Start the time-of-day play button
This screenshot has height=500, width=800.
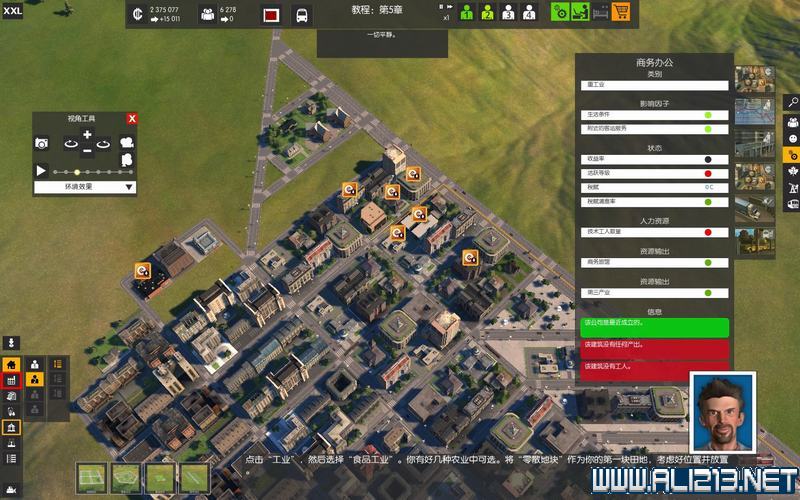[42, 171]
